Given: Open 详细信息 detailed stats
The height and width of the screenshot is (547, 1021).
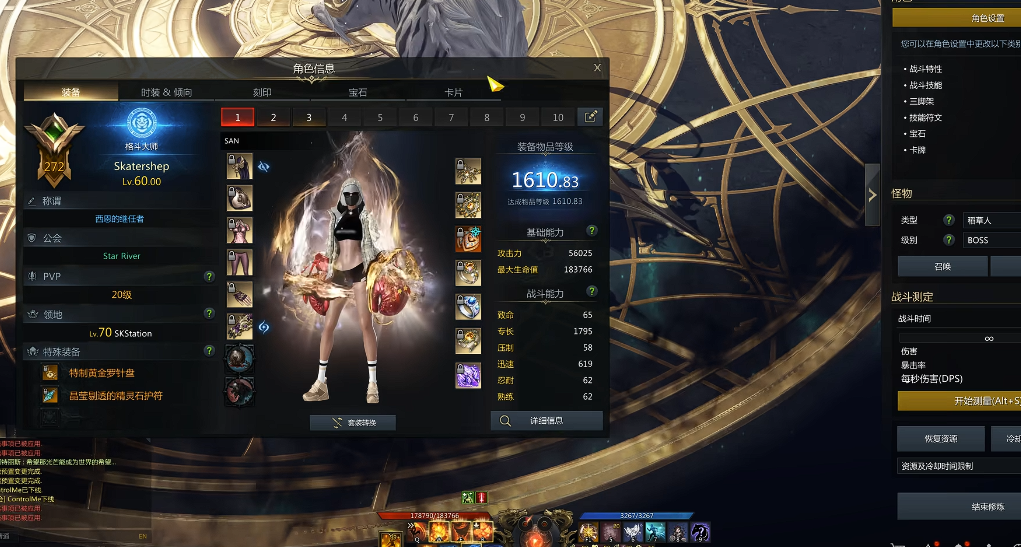Looking at the screenshot, I should coord(547,421).
